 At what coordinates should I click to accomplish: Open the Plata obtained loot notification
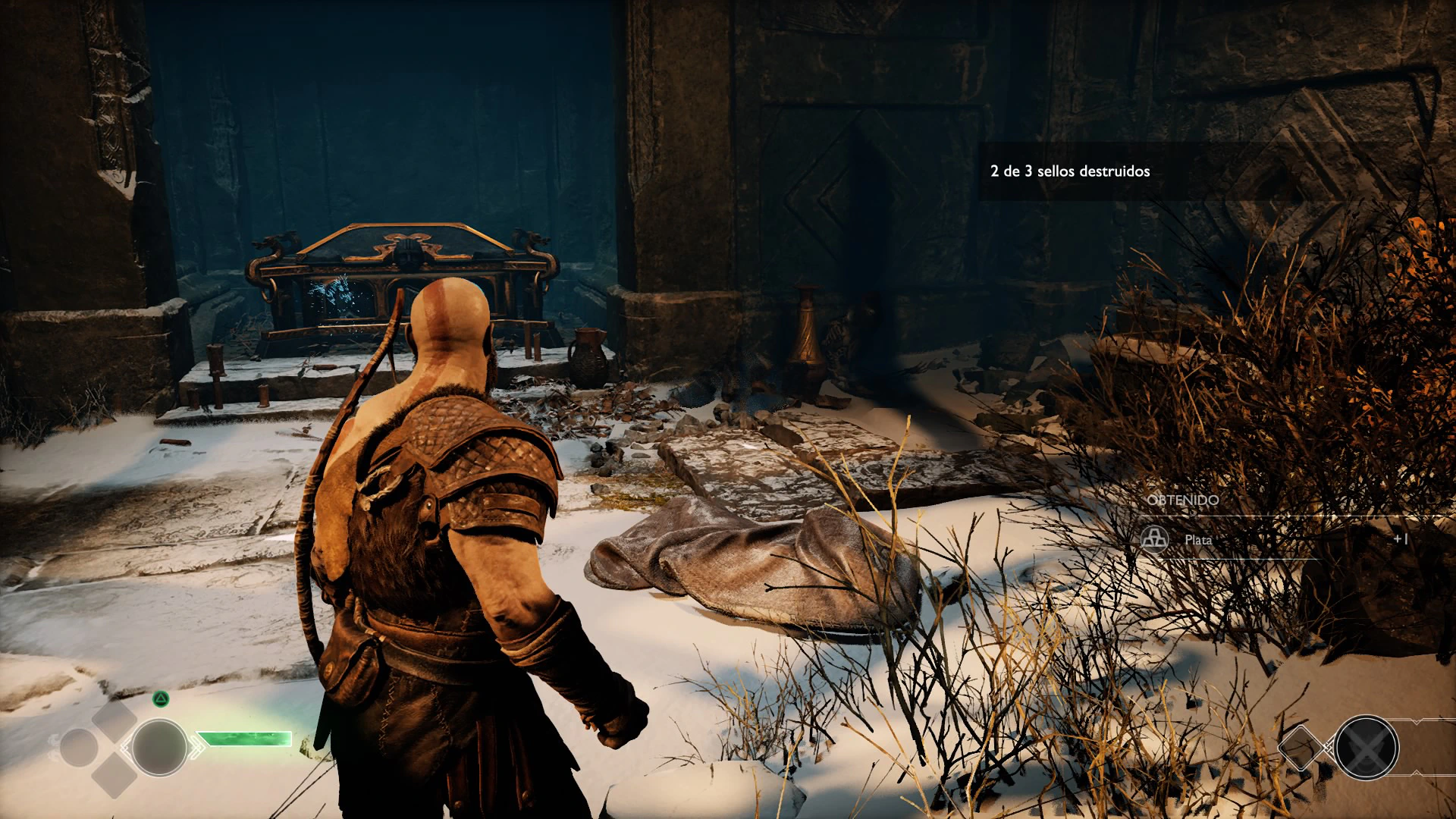pyautogui.click(x=1198, y=540)
